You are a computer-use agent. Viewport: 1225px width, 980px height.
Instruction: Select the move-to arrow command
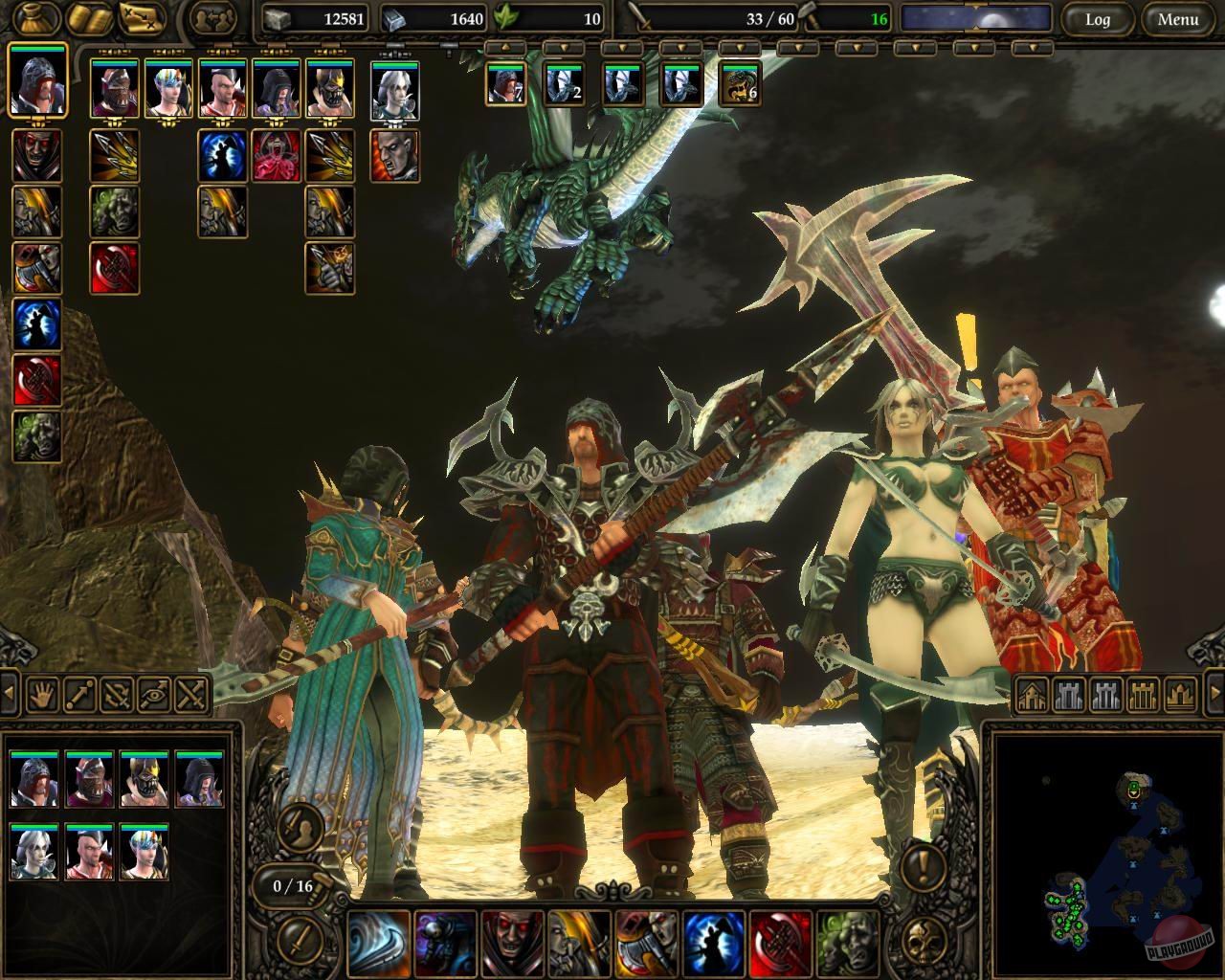click(78, 695)
